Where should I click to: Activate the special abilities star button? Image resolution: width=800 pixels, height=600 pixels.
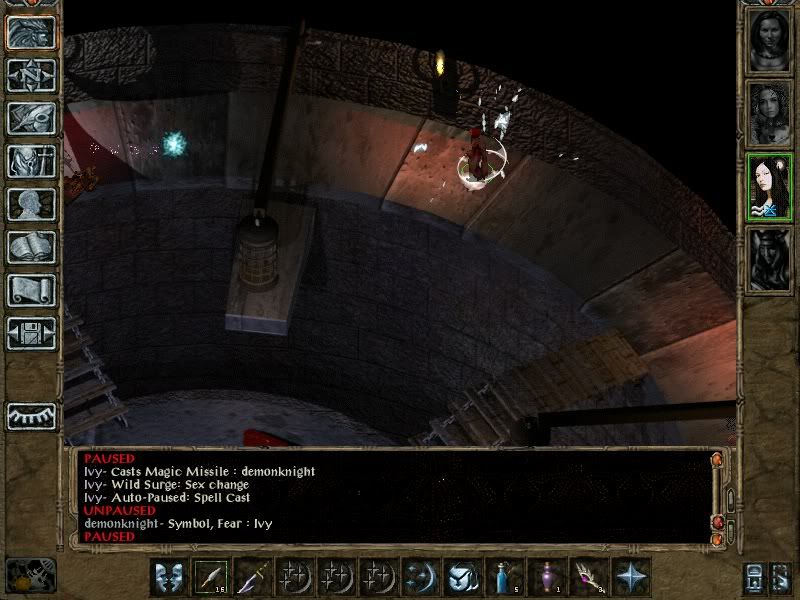tap(631, 576)
